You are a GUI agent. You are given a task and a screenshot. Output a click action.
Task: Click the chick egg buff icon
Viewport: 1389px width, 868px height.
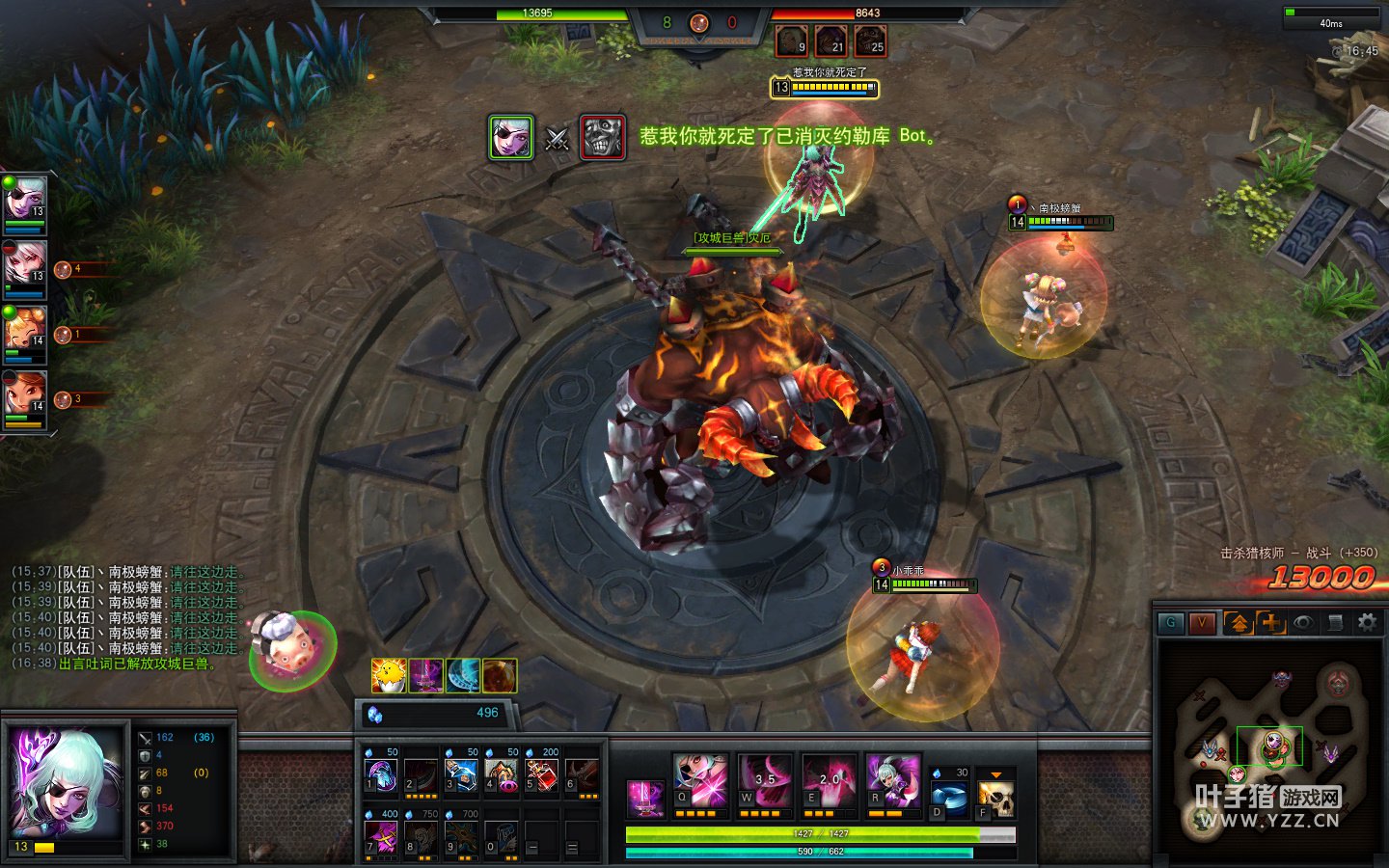coord(388,675)
